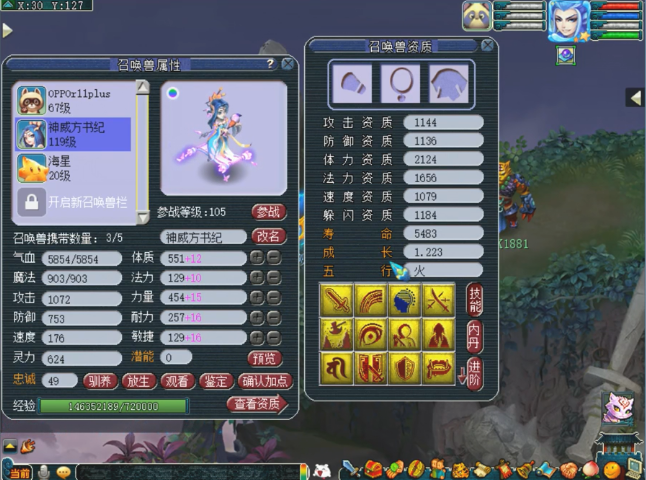Click the 参战 button
This screenshot has height=480, width=646.
[268, 212]
